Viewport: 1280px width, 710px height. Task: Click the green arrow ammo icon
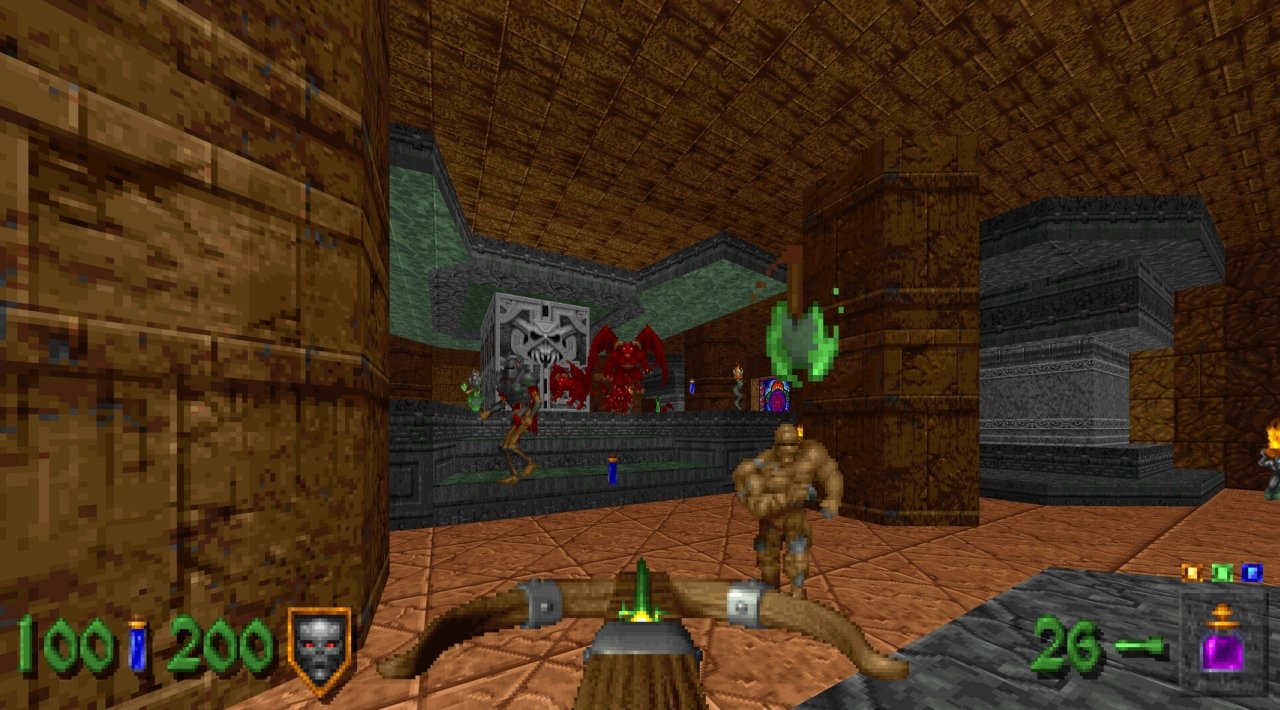pyautogui.click(x=1141, y=646)
